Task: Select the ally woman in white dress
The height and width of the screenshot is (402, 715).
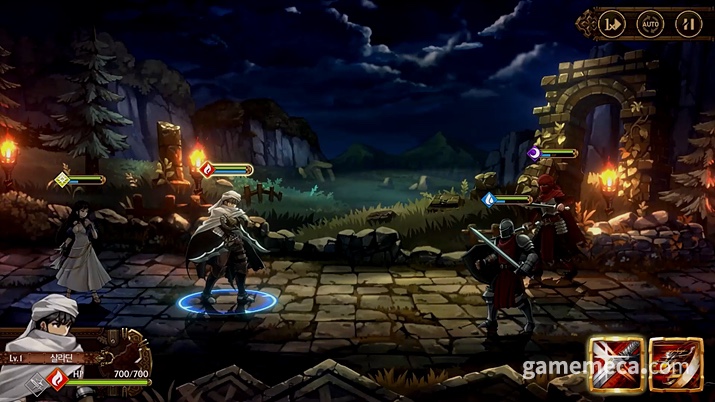Action: [79, 250]
